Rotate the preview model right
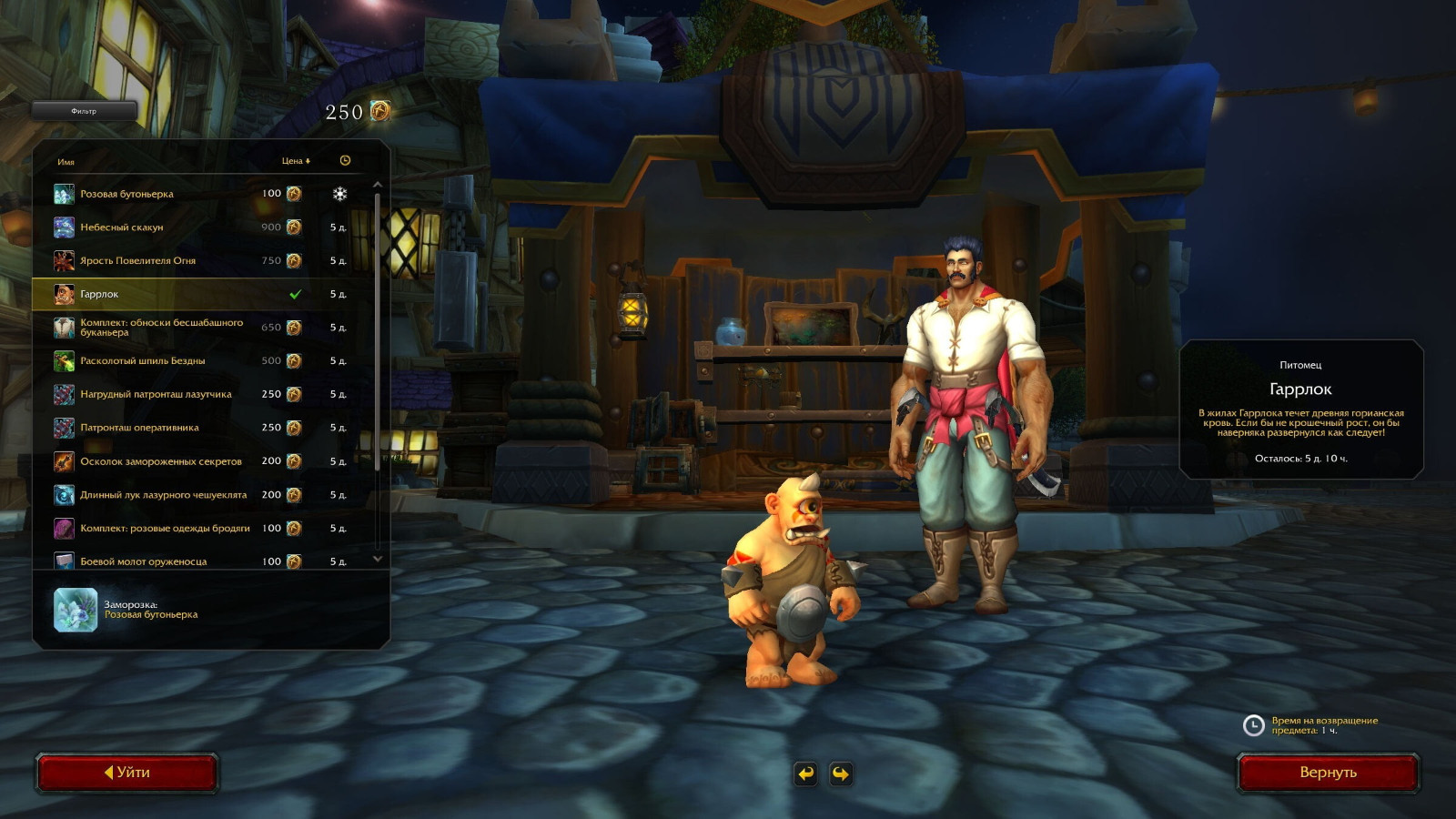Image resolution: width=1456 pixels, height=819 pixels. [x=841, y=773]
